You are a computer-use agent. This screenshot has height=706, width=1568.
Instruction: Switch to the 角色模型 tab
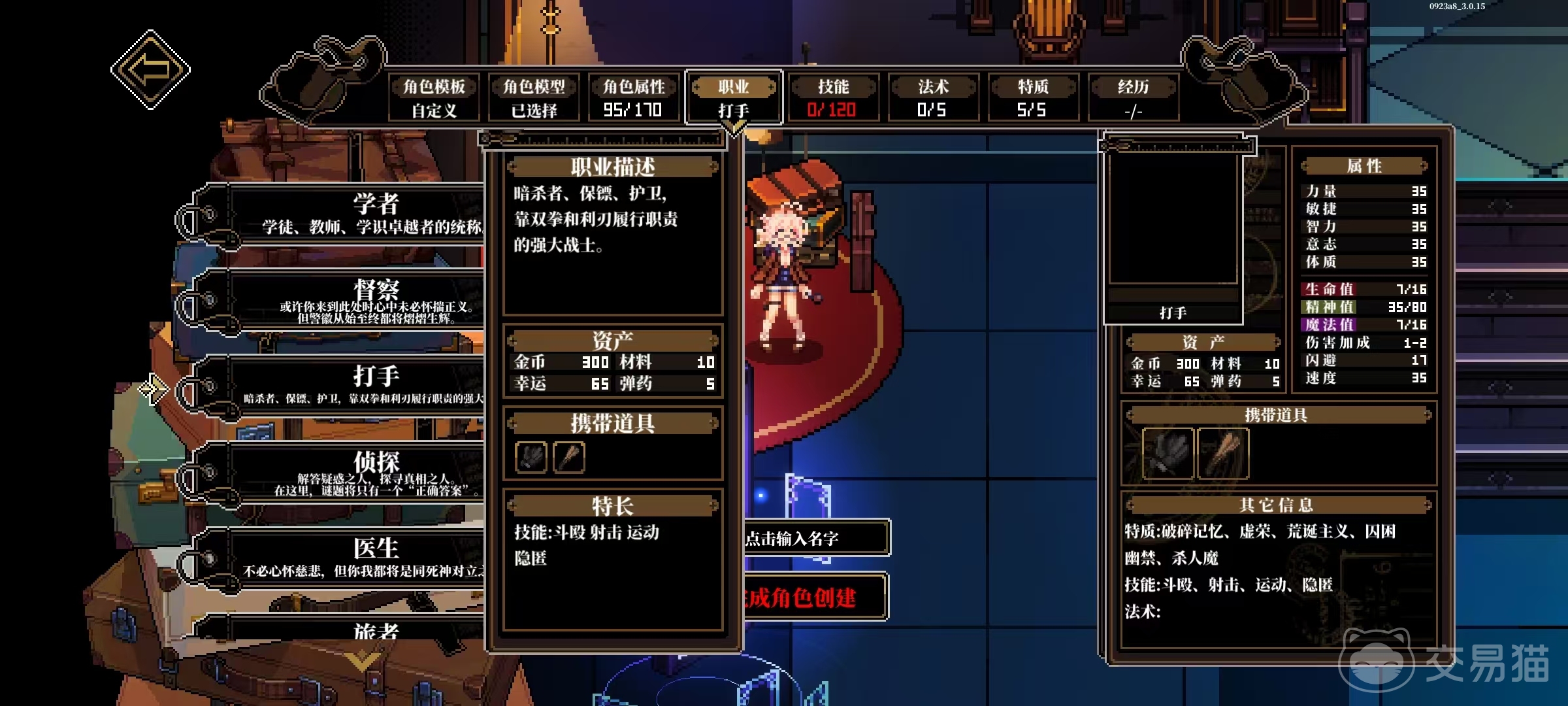[x=534, y=97]
